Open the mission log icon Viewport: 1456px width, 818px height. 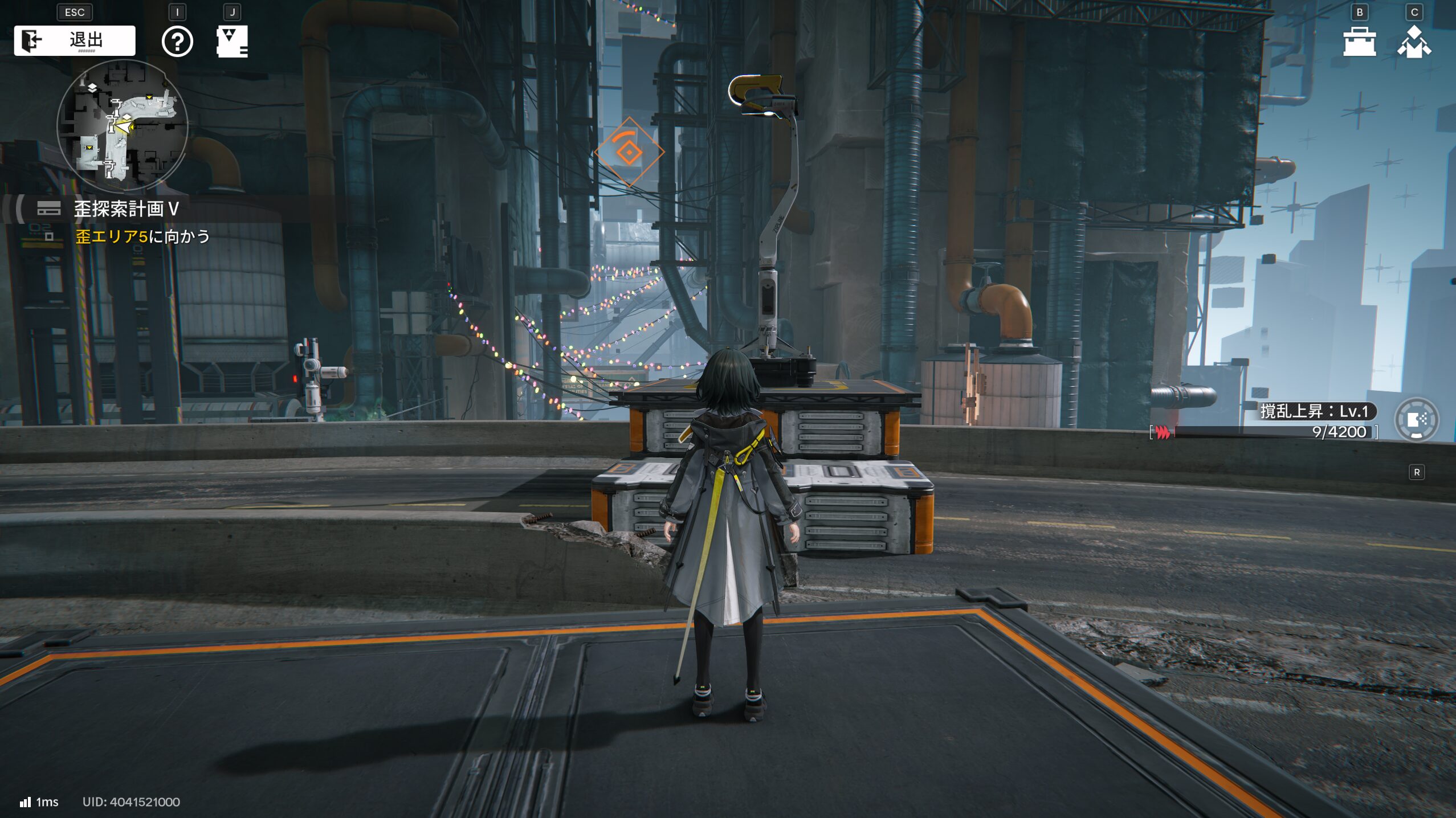pyautogui.click(x=232, y=42)
